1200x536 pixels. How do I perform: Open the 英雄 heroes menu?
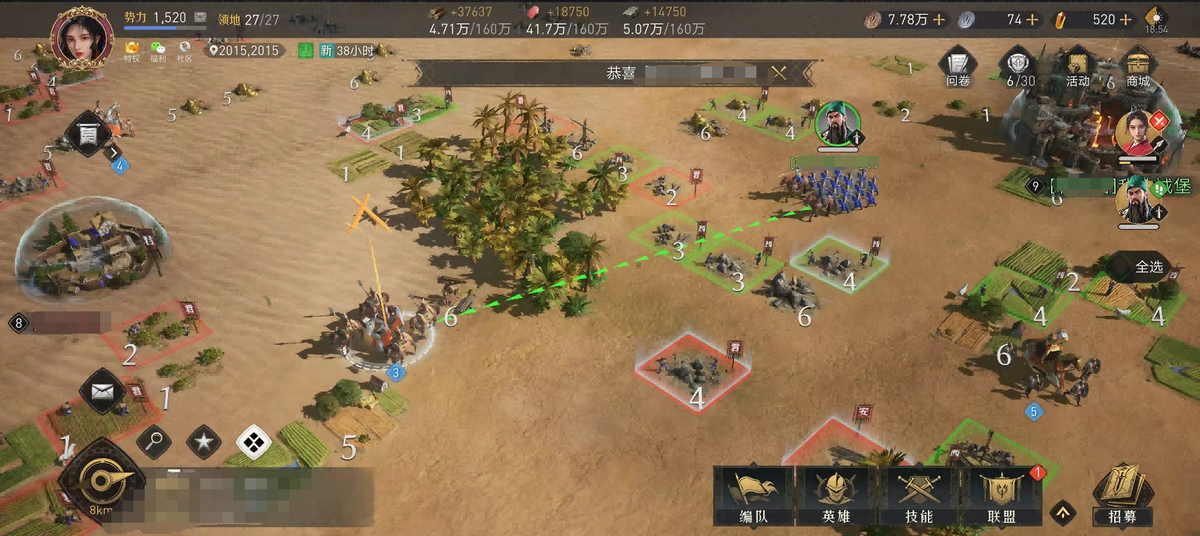[x=836, y=497]
